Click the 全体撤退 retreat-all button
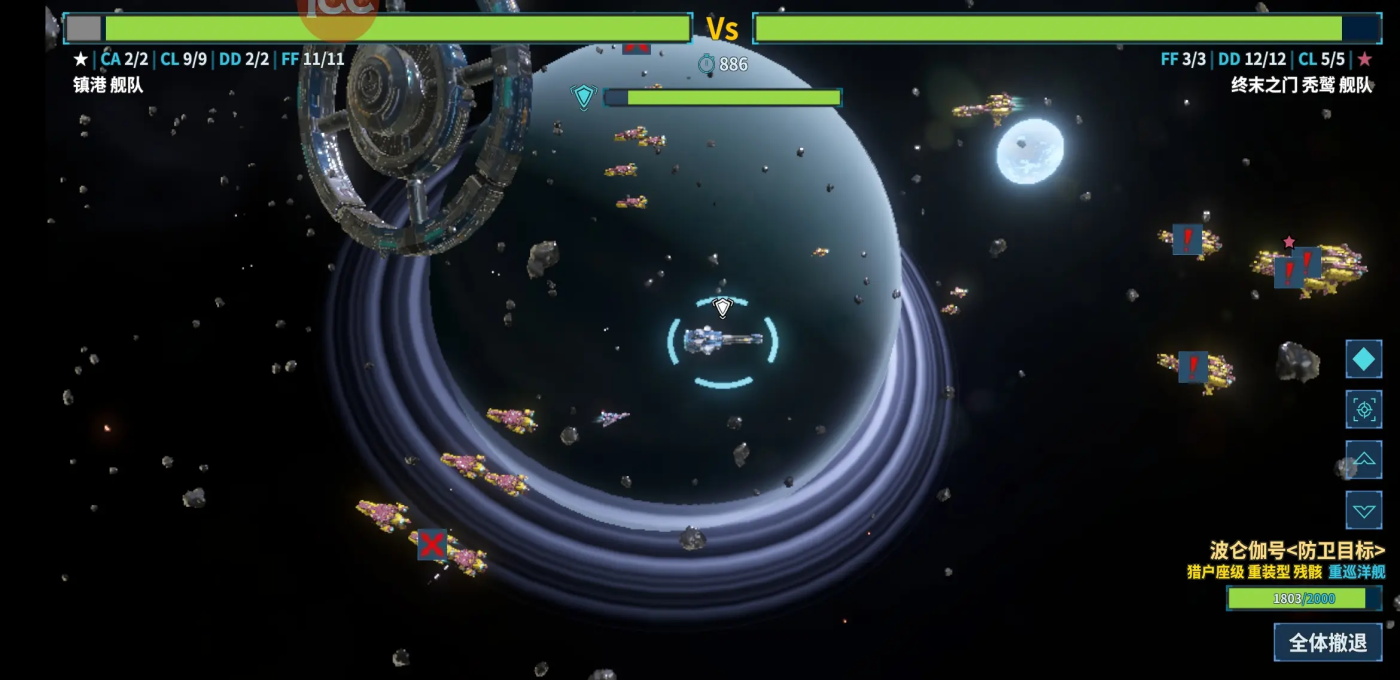 (x=1327, y=642)
